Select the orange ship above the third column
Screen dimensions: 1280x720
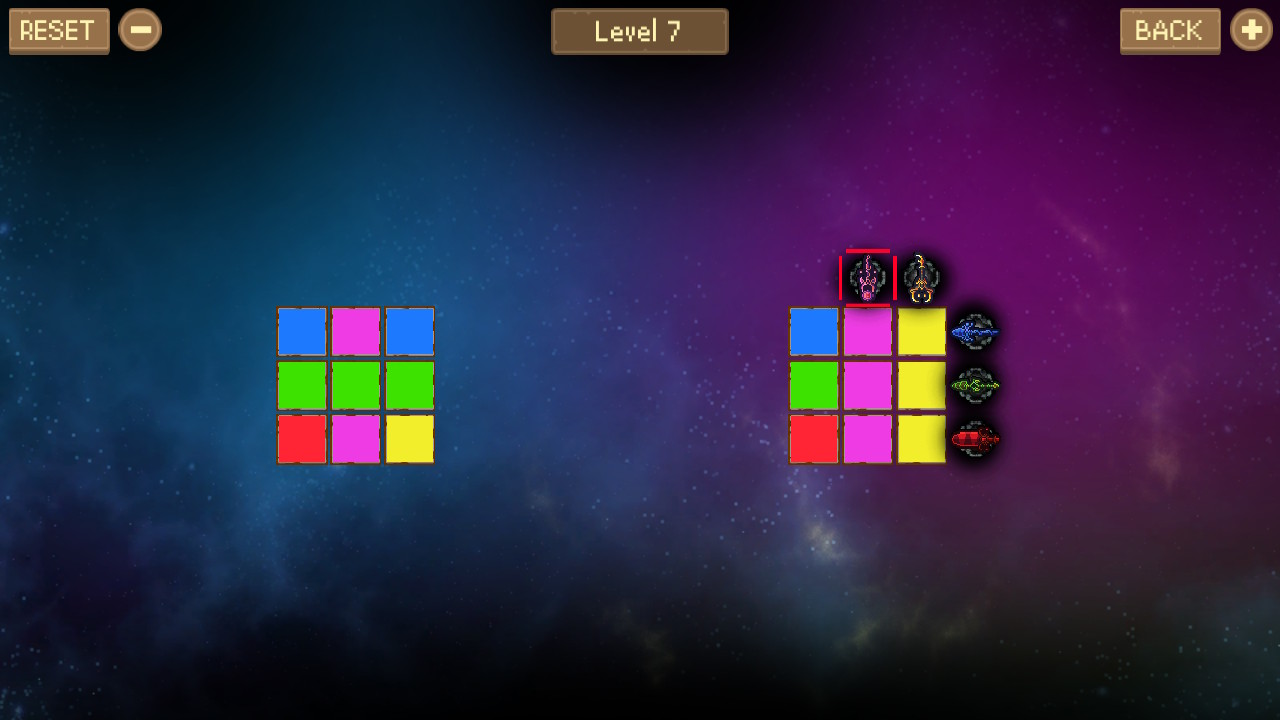click(920, 278)
